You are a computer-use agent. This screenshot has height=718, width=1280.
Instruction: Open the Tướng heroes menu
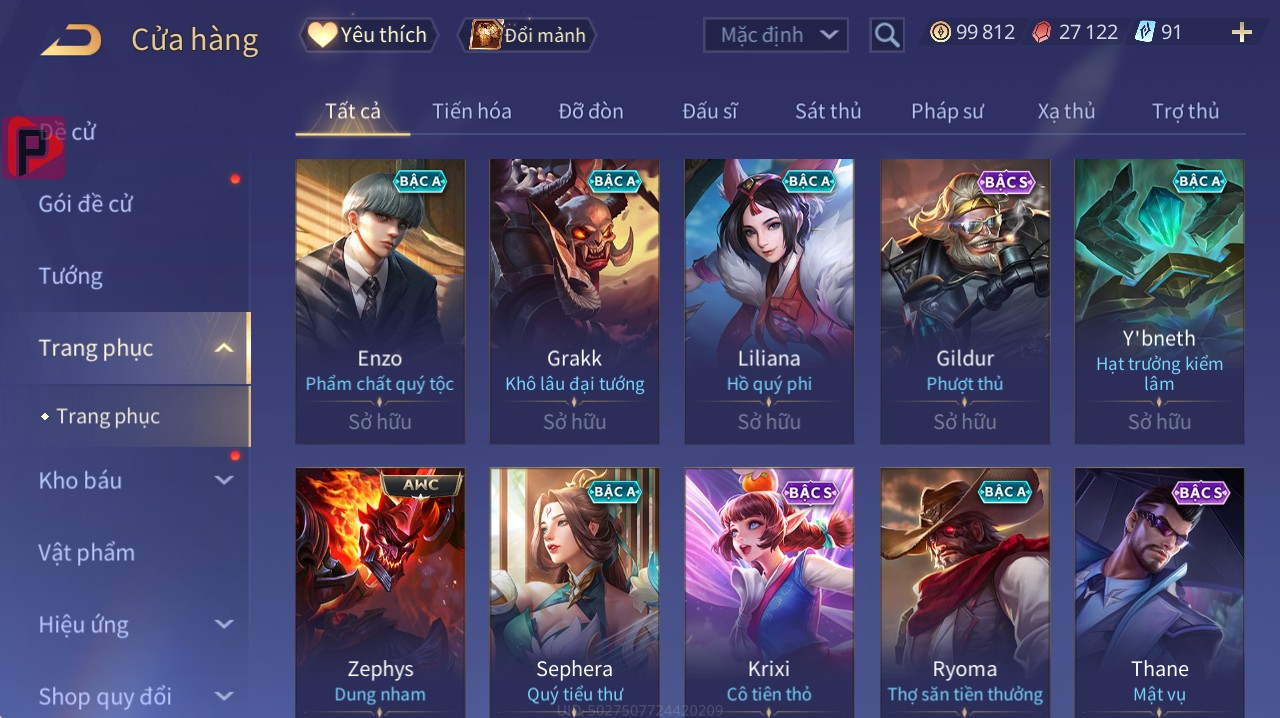(71, 276)
